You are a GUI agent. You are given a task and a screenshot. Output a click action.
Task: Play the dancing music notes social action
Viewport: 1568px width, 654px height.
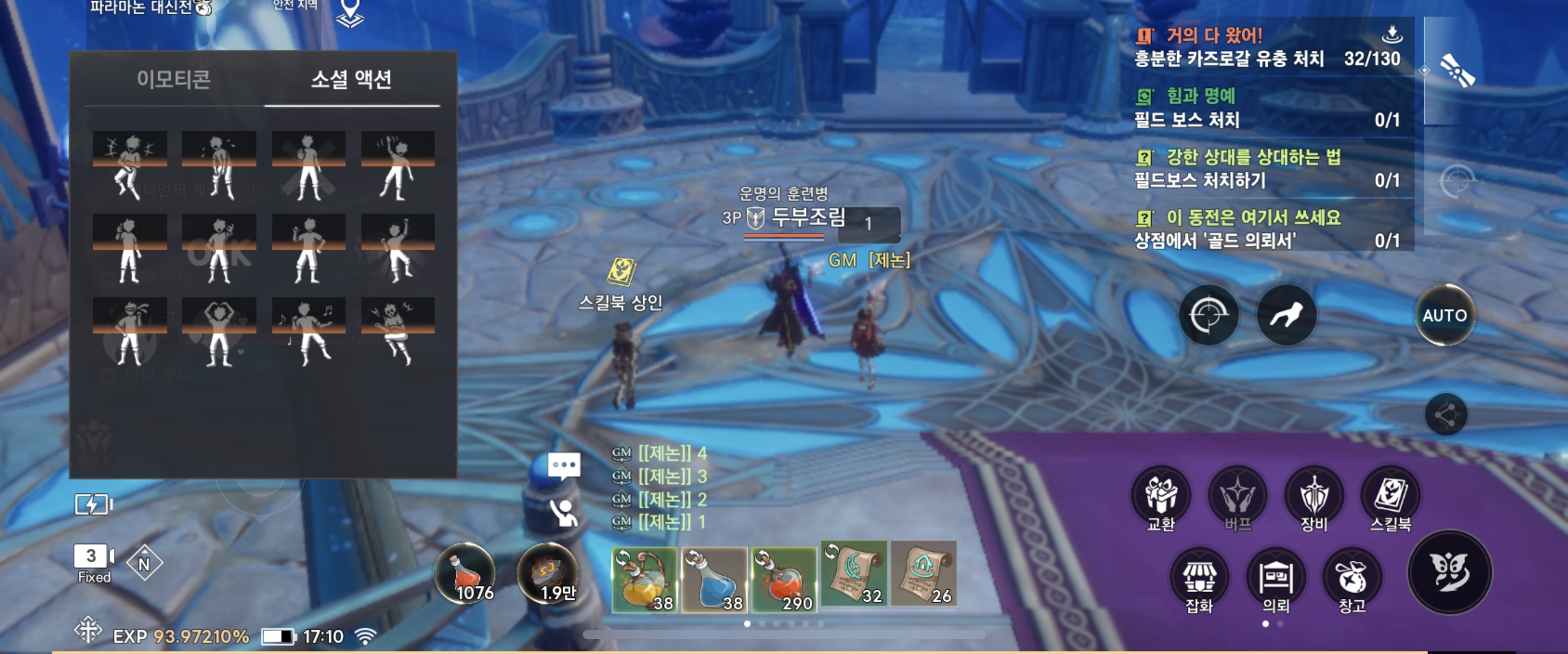click(x=308, y=332)
